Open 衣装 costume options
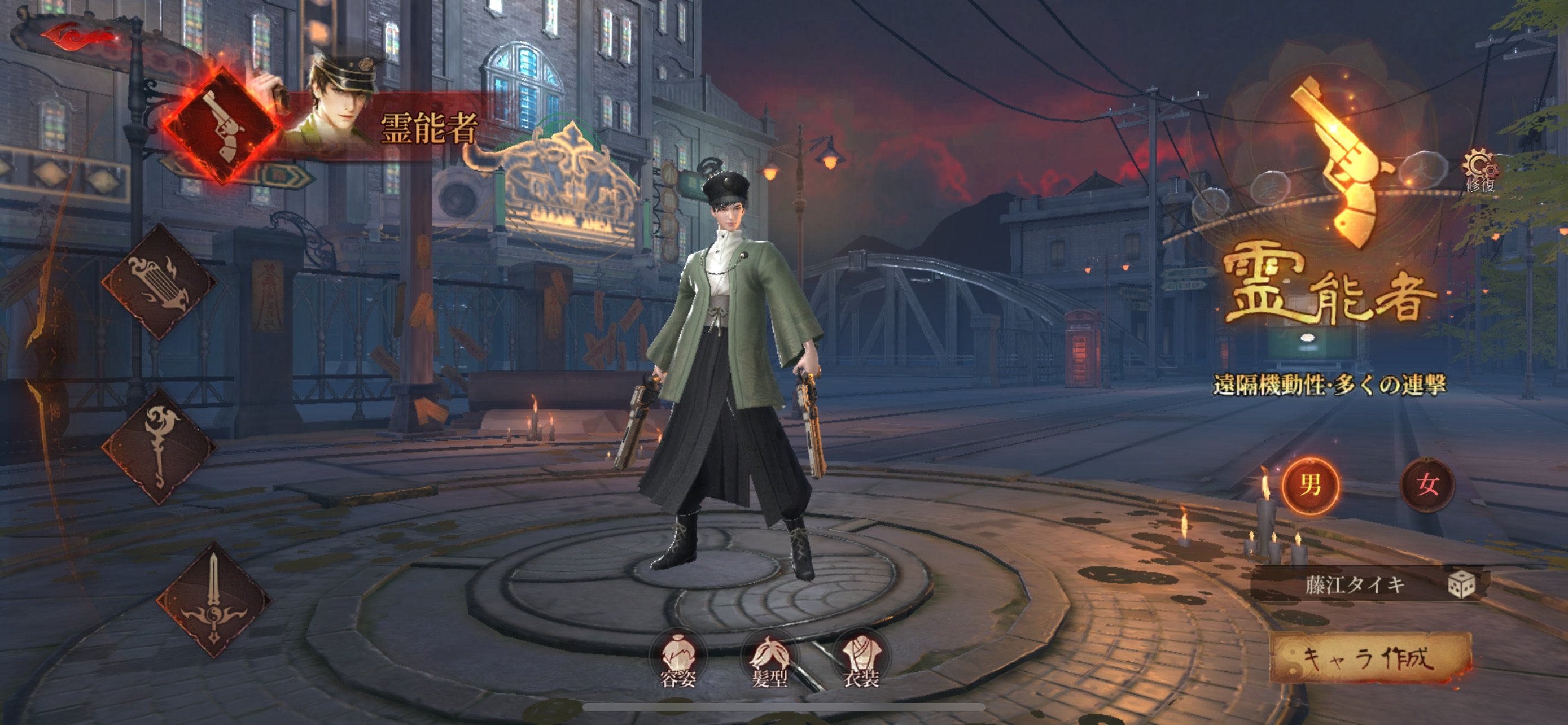 click(x=861, y=661)
